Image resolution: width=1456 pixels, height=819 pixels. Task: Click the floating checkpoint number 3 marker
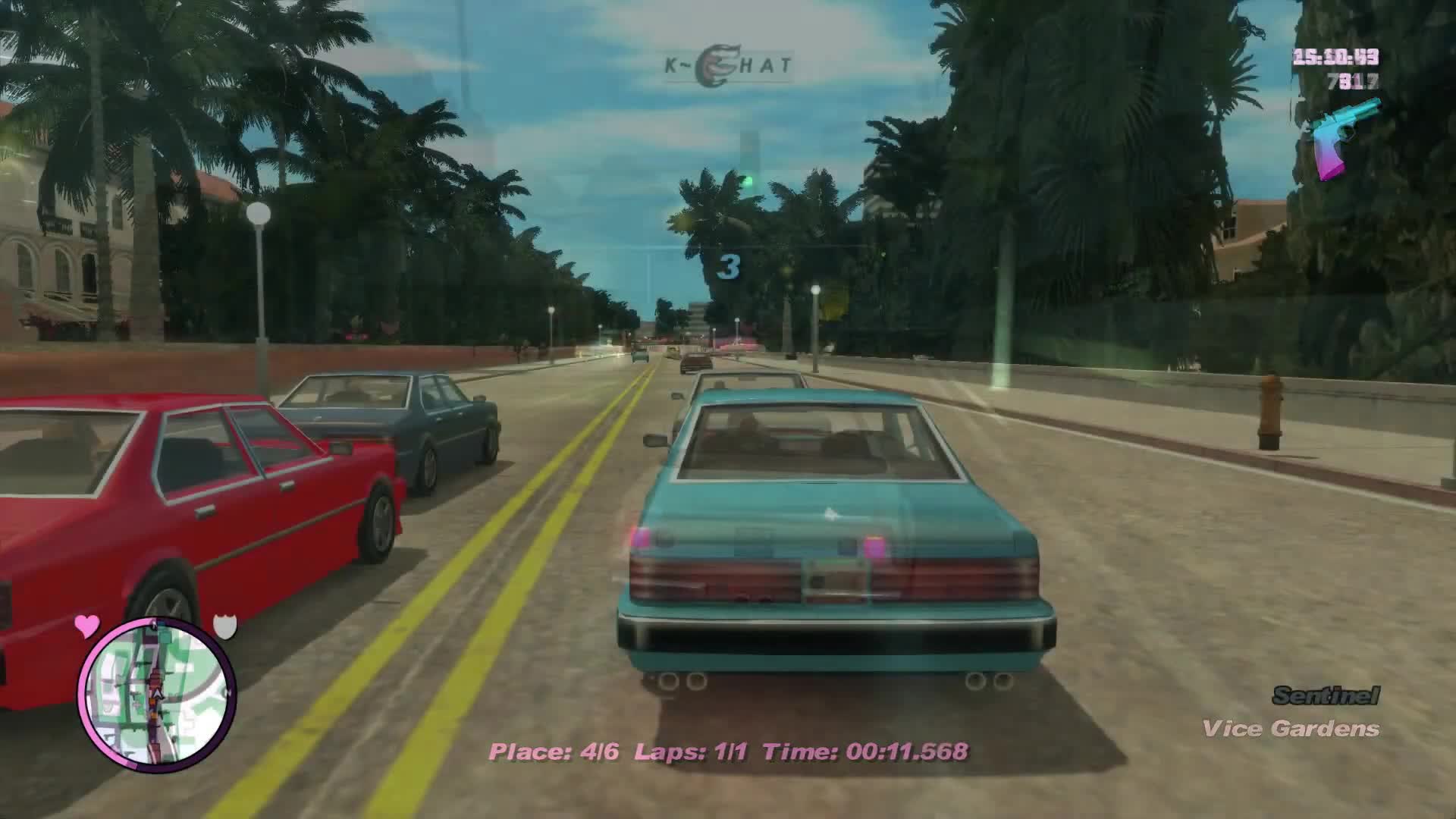point(730,266)
